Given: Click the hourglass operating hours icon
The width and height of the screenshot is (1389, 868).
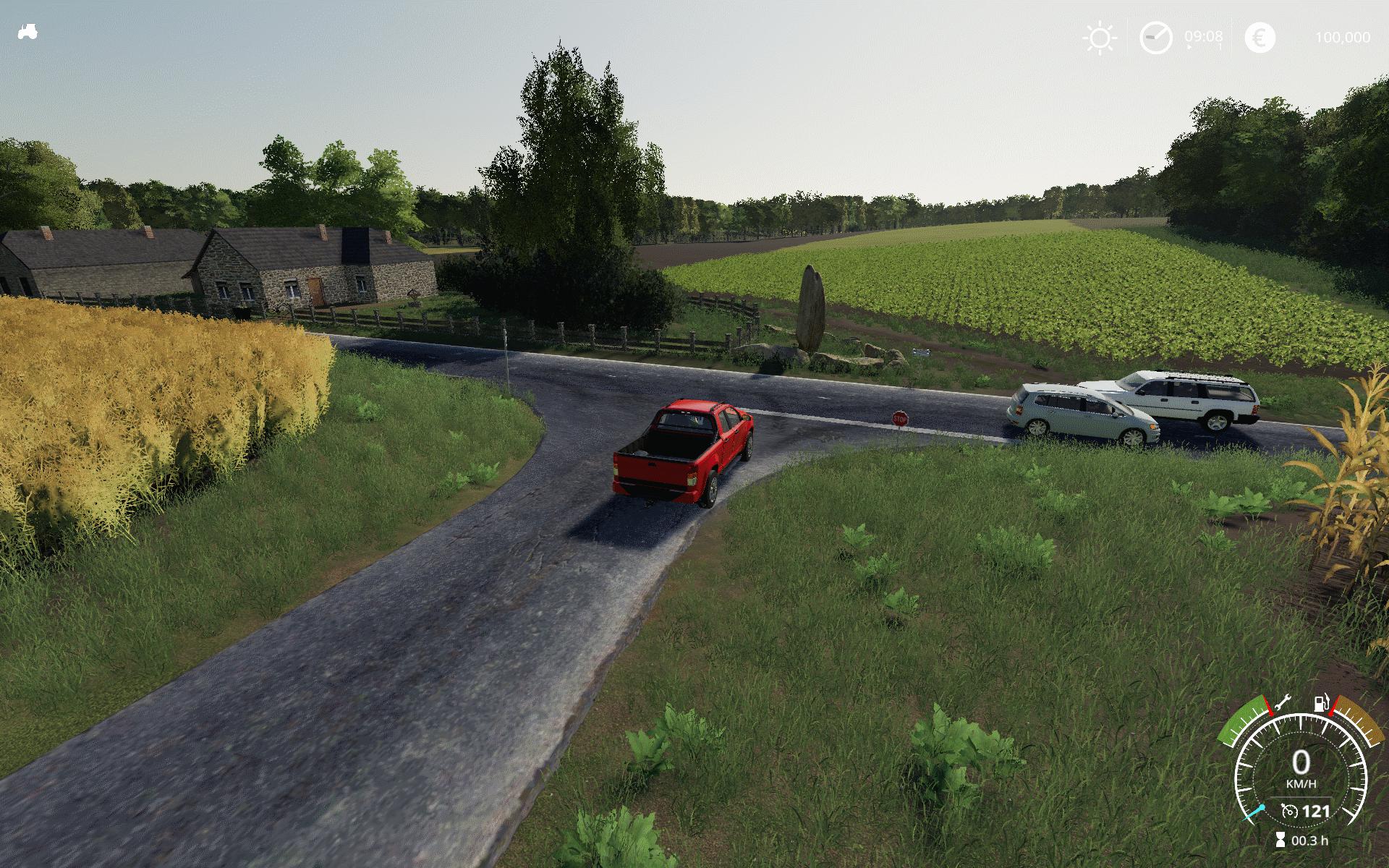Looking at the screenshot, I should [x=1280, y=841].
